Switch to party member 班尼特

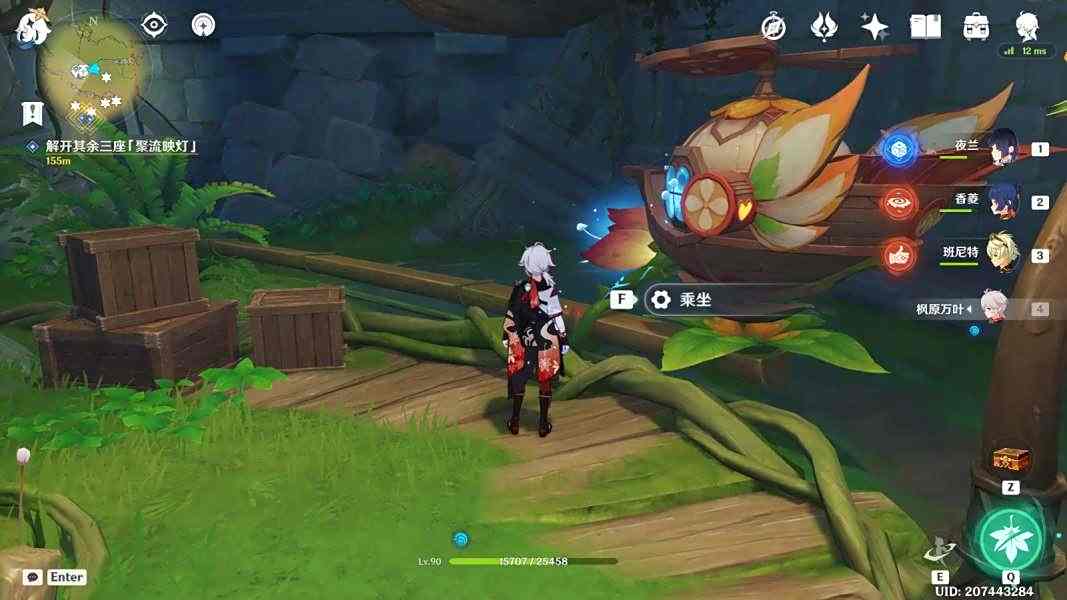pyautogui.click(x=1002, y=253)
